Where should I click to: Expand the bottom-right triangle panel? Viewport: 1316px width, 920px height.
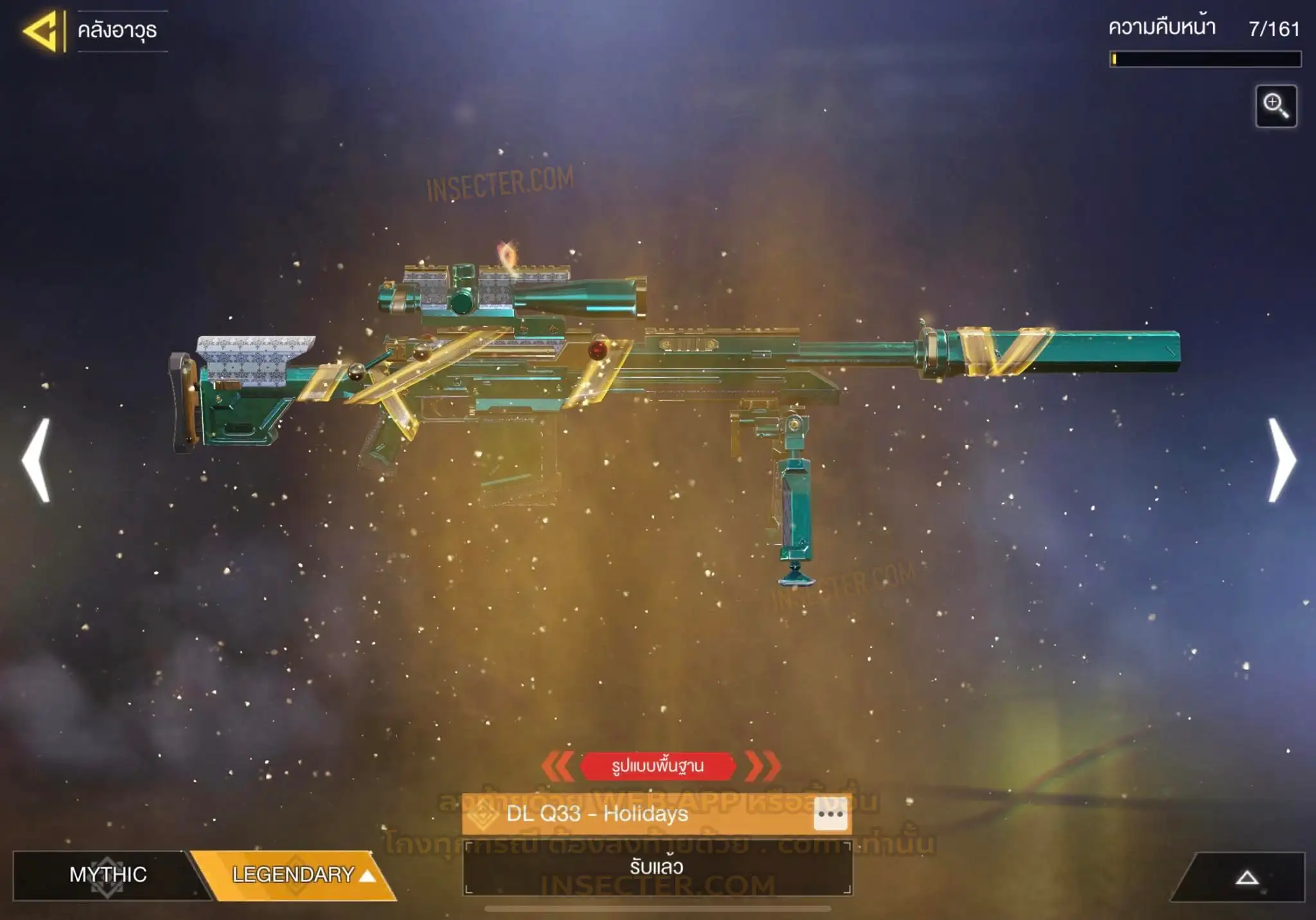click(x=1247, y=878)
